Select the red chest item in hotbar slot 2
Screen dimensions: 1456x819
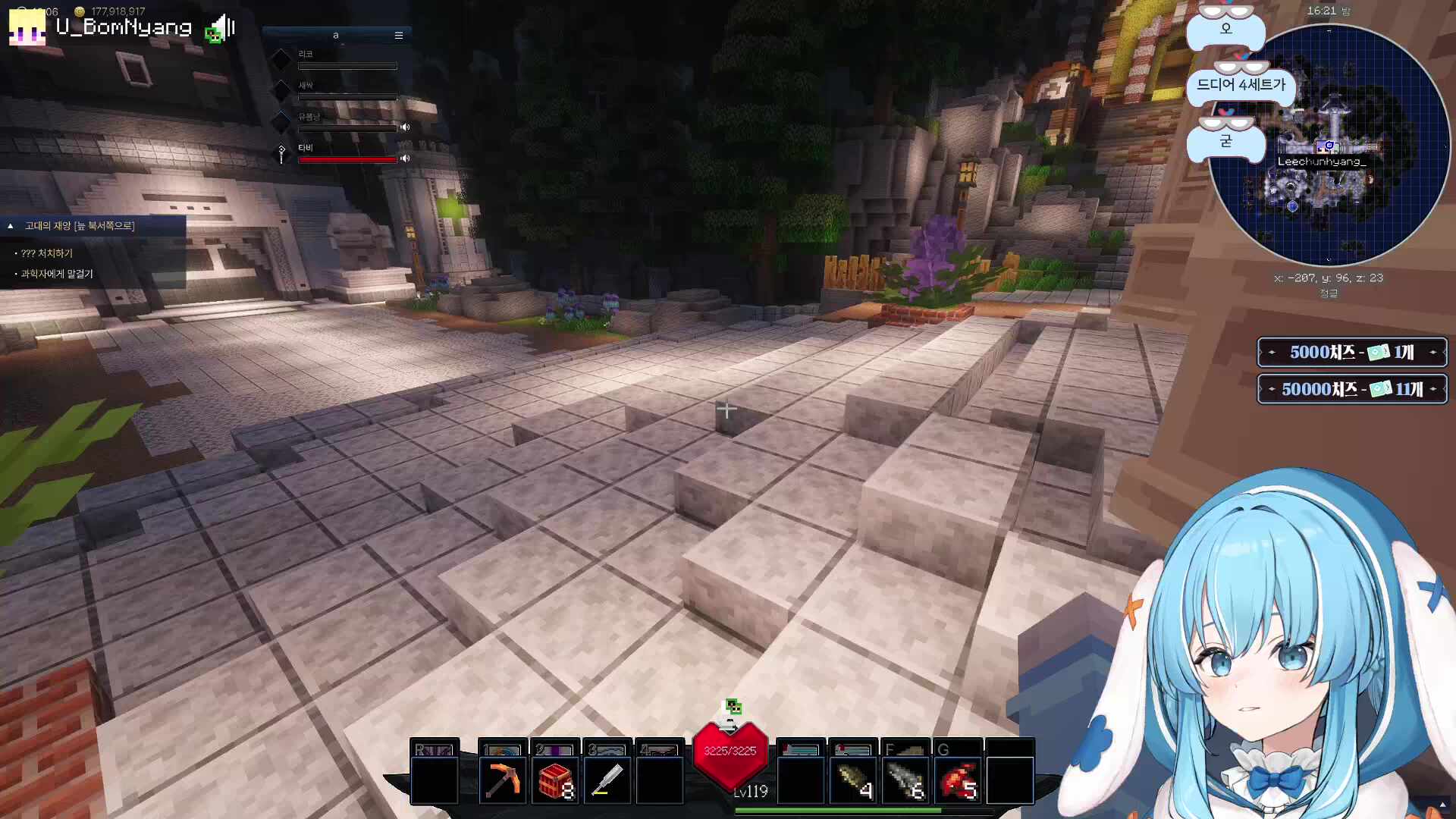click(x=554, y=773)
